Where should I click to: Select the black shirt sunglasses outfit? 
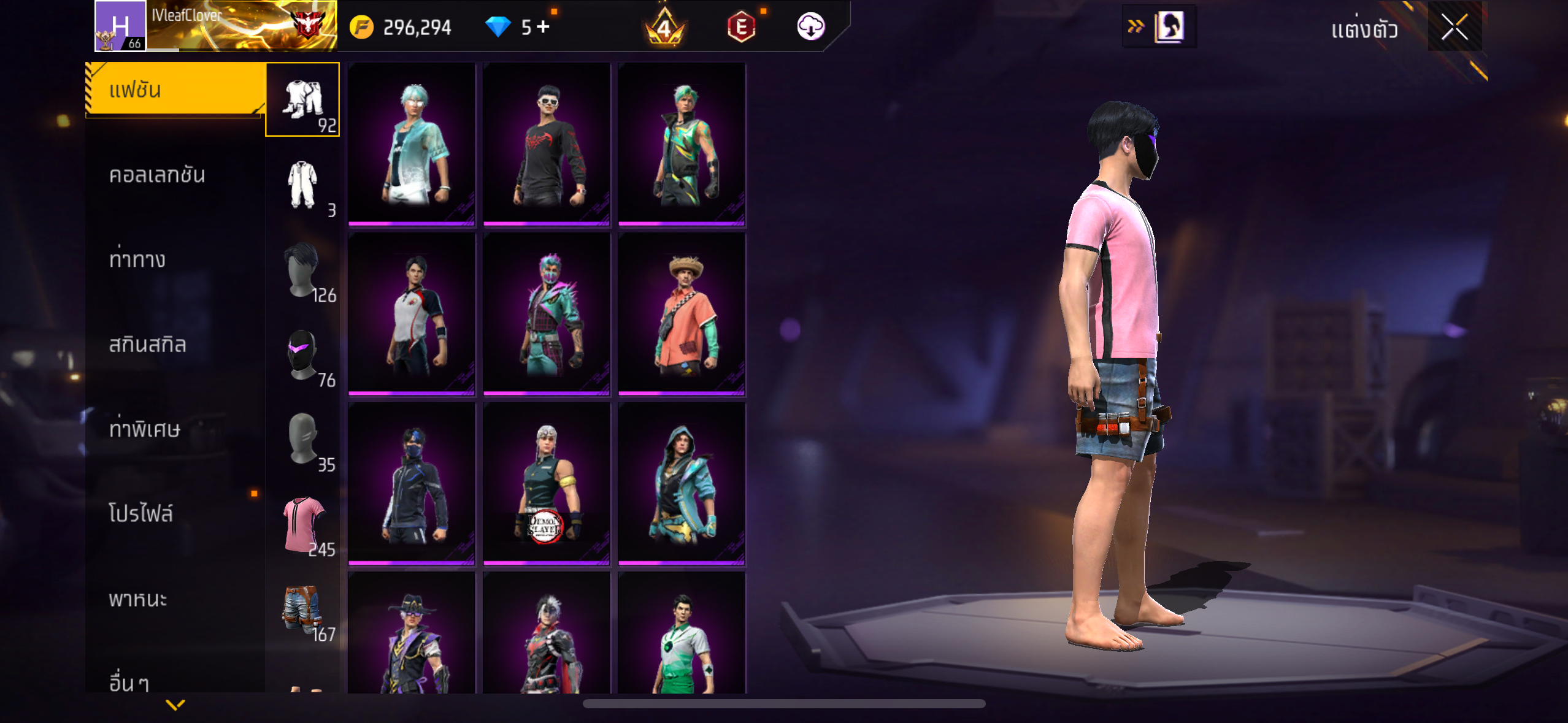point(547,144)
